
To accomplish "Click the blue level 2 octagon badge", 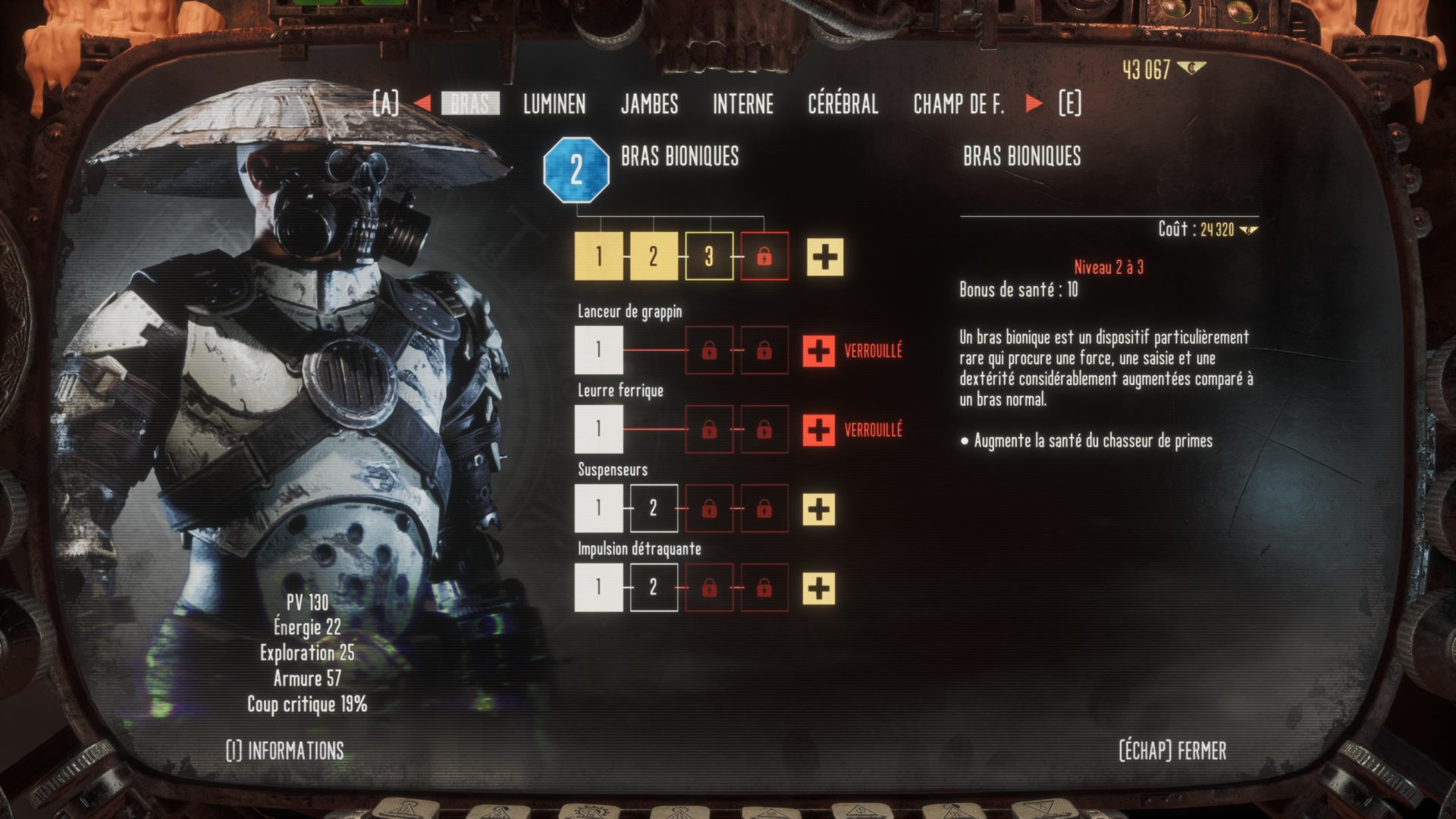I will (x=576, y=171).
